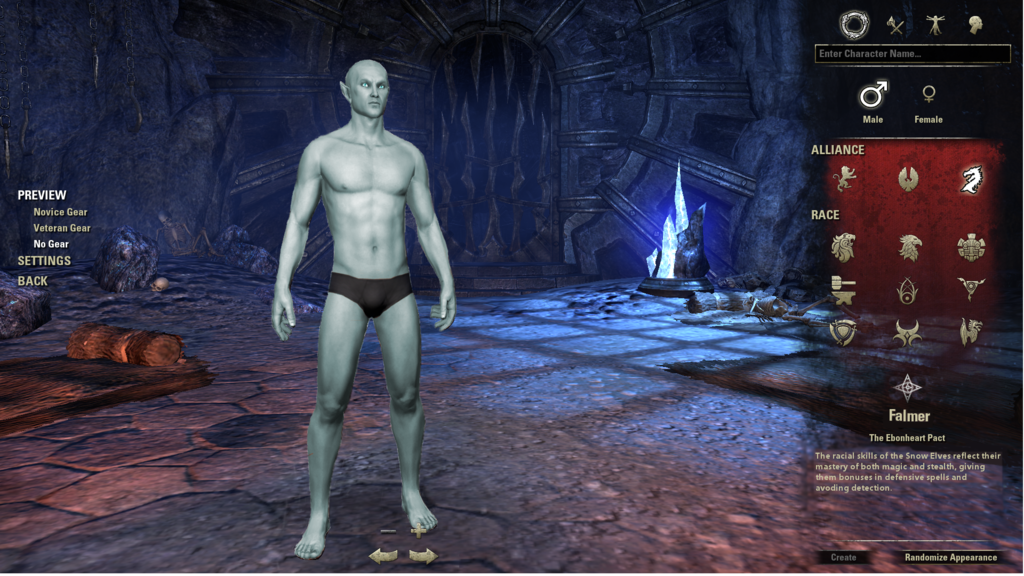Open the Settings menu

(44, 261)
